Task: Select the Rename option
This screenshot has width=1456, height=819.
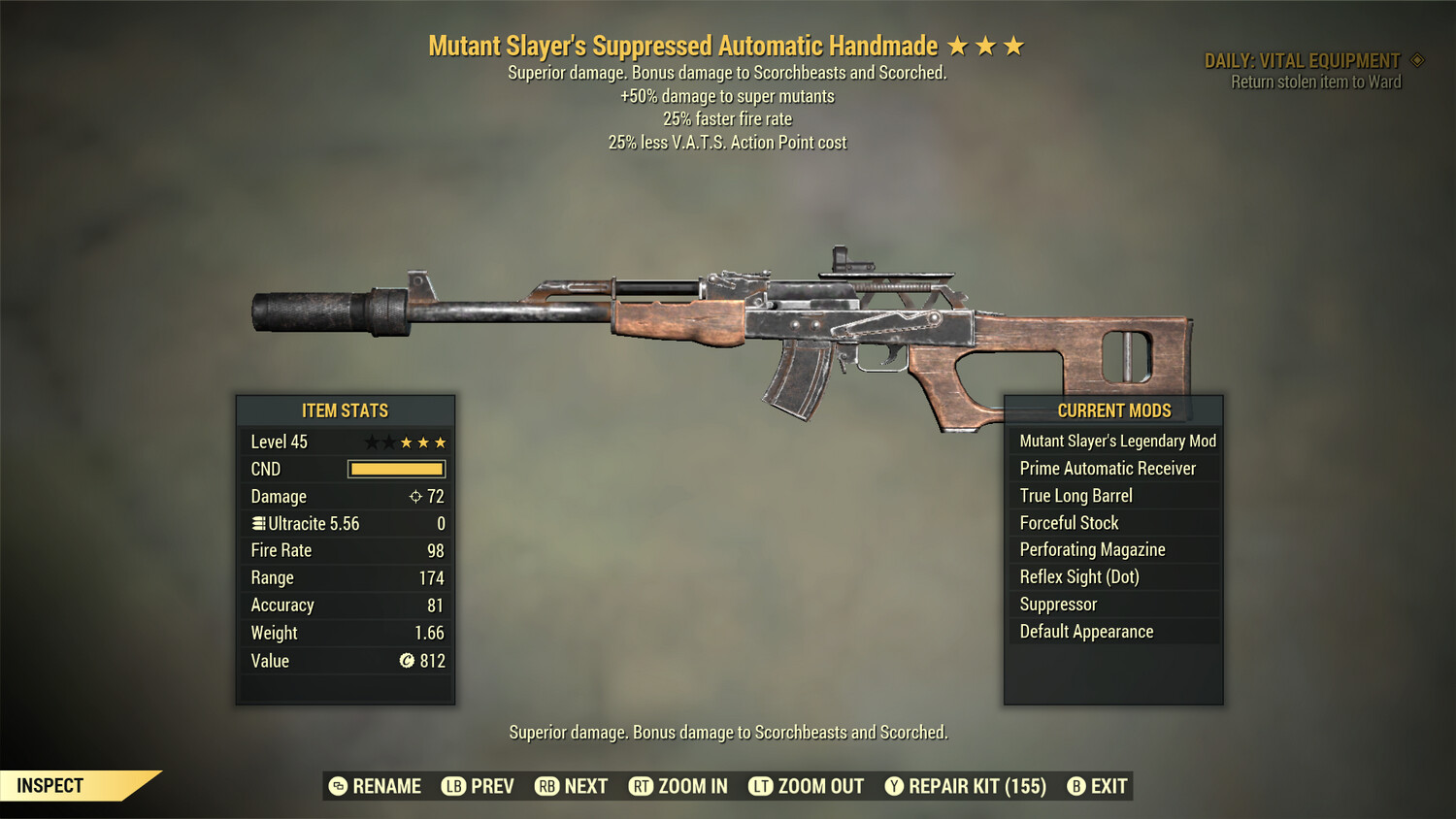Action: pyautogui.click(x=376, y=786)
